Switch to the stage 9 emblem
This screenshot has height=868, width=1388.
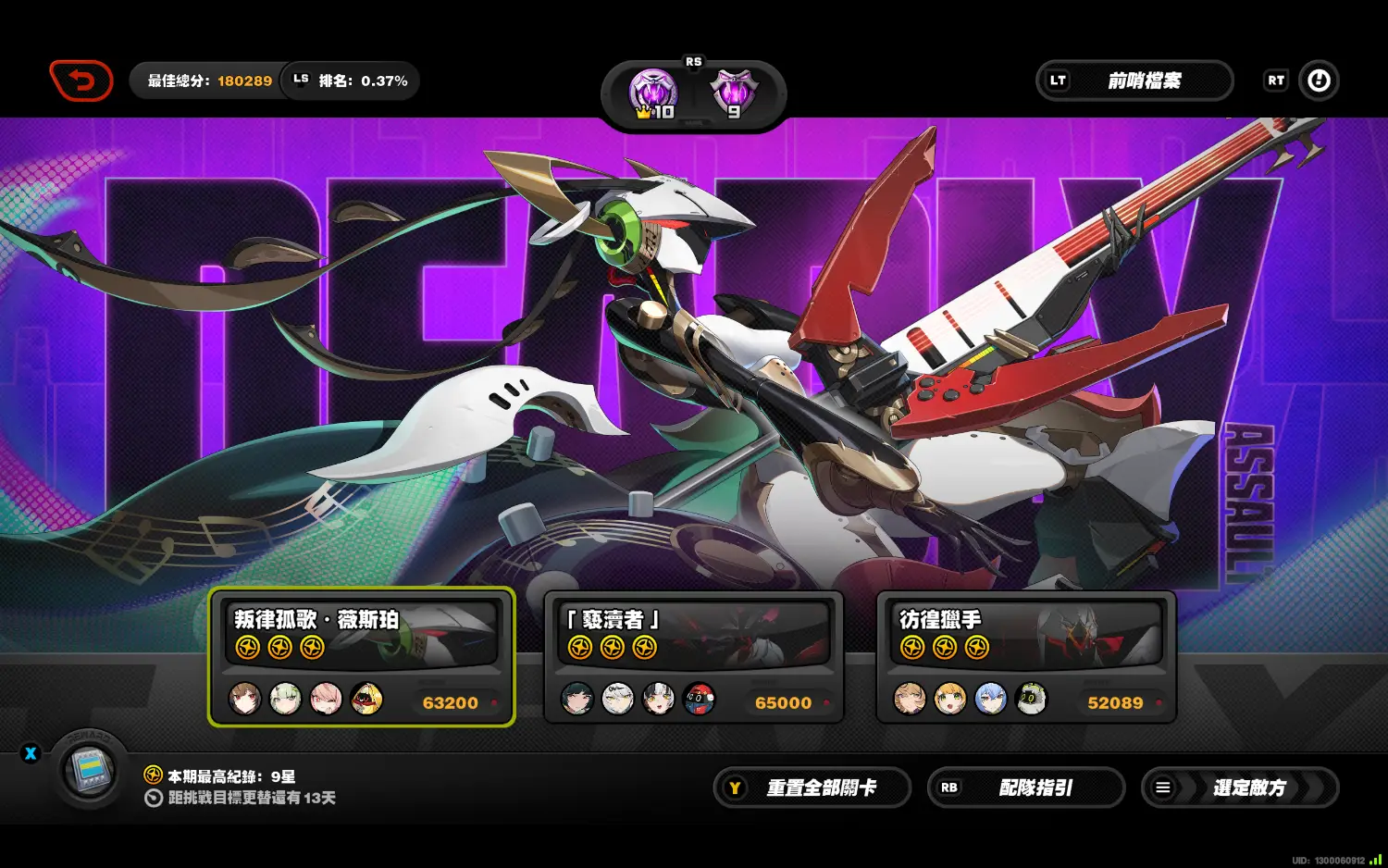click(734, 93)
